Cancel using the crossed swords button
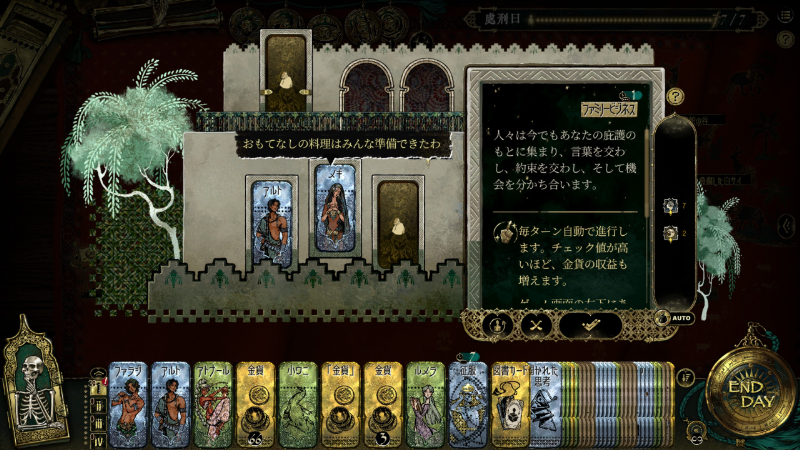800x450 pixels. coord(536,324)
